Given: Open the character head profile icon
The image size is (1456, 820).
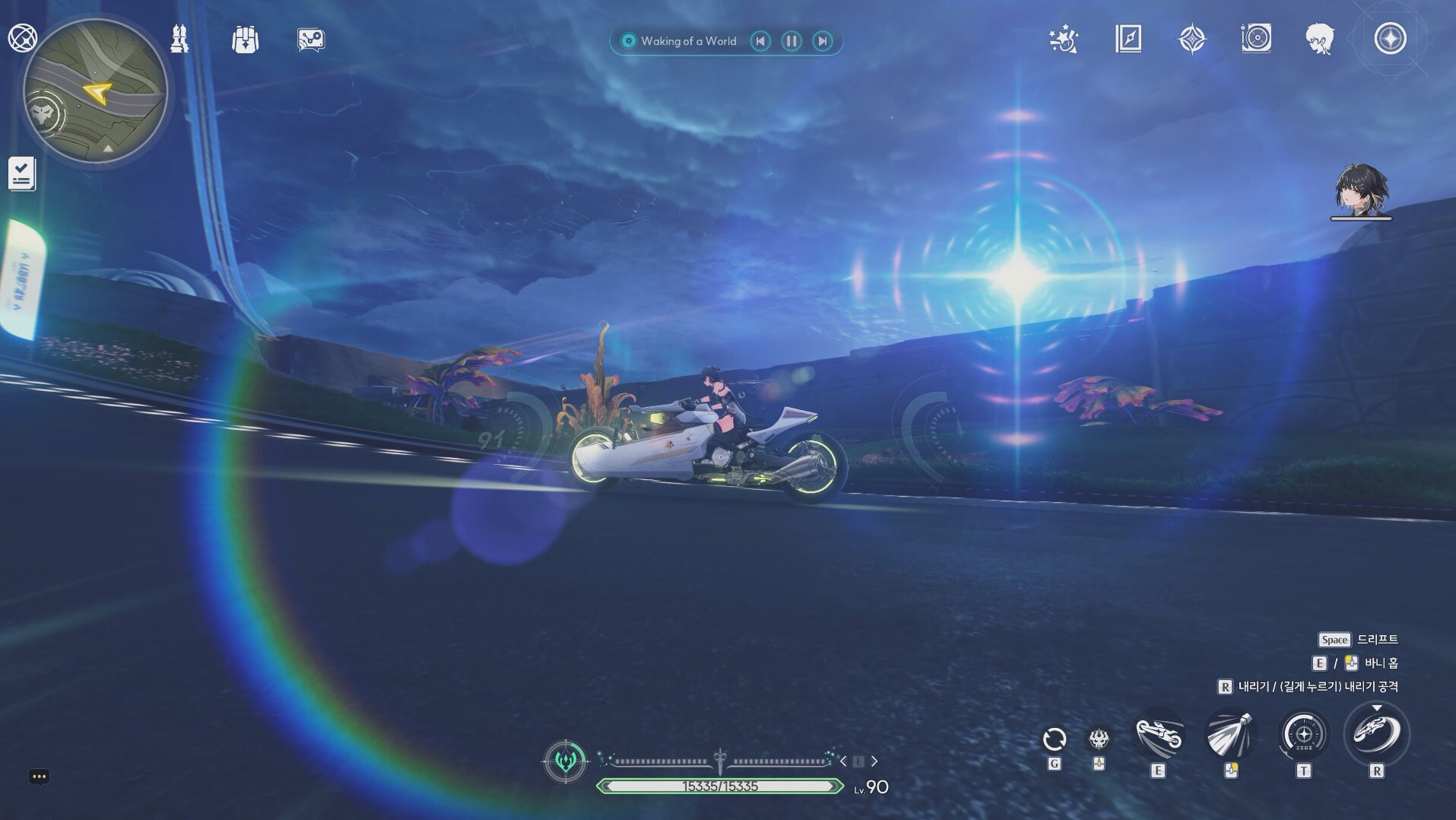Looking at the screenshot, I should tap(1319, 39).
